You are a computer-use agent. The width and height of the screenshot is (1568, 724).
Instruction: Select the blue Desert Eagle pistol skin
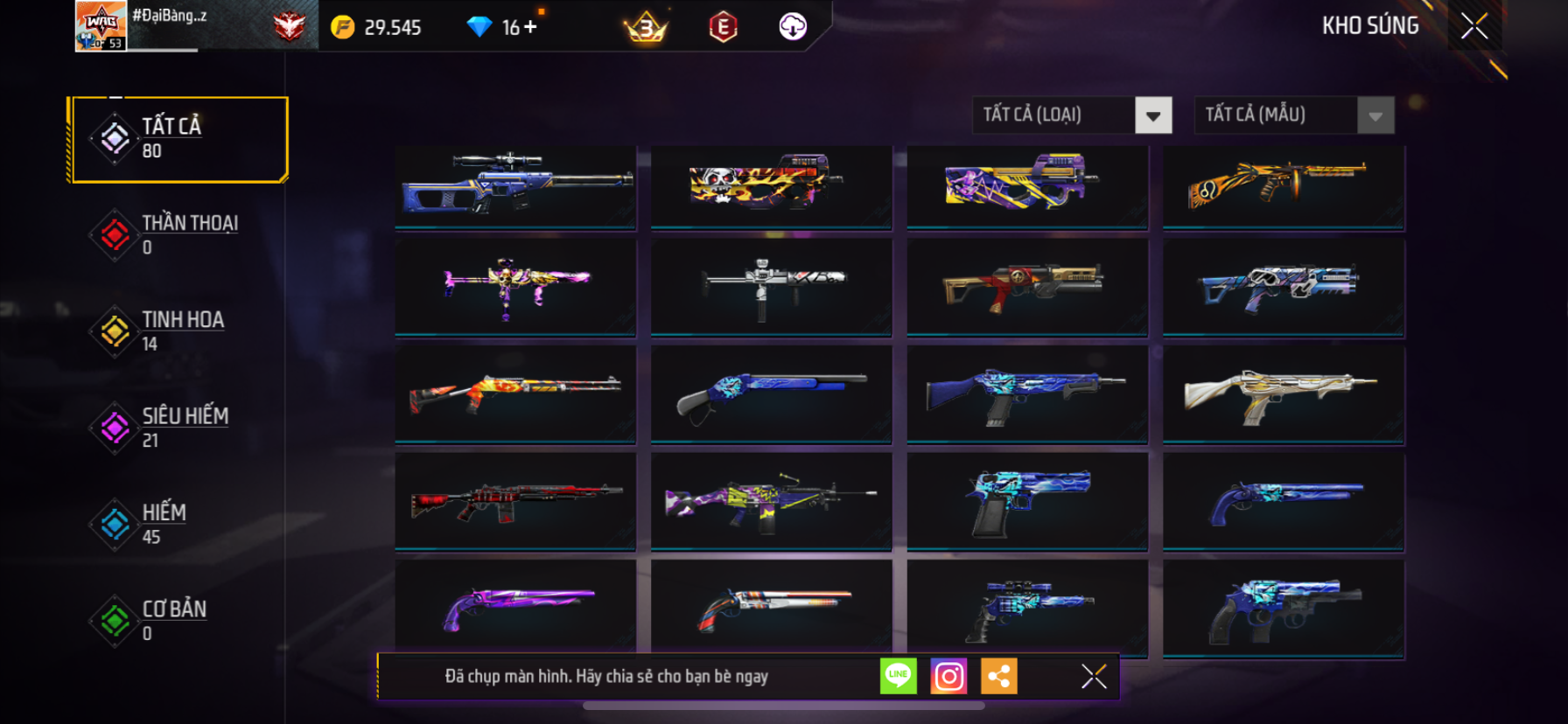pos(1027,501)
